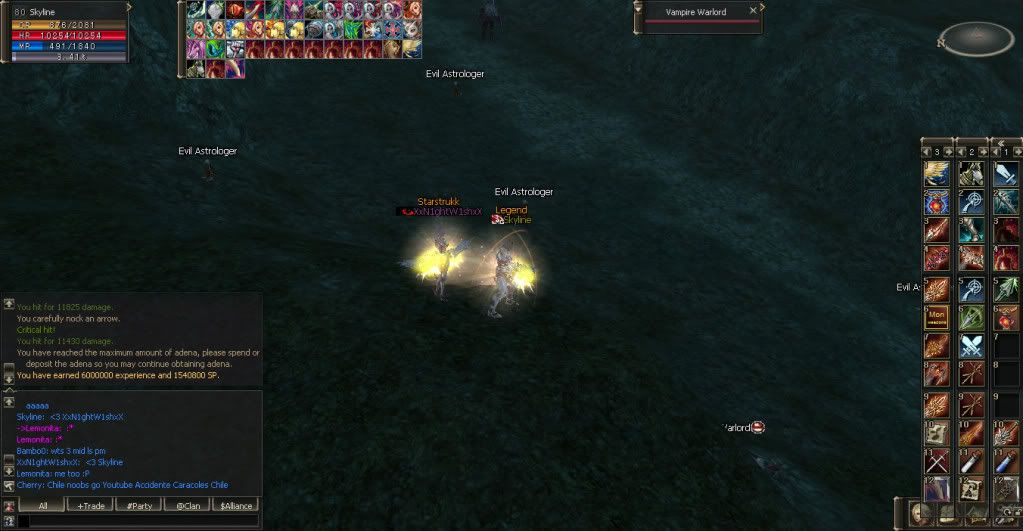Close the Vampire Warlord target window
This screenshot has width=1023, height=531.
[x=752, y=12]
